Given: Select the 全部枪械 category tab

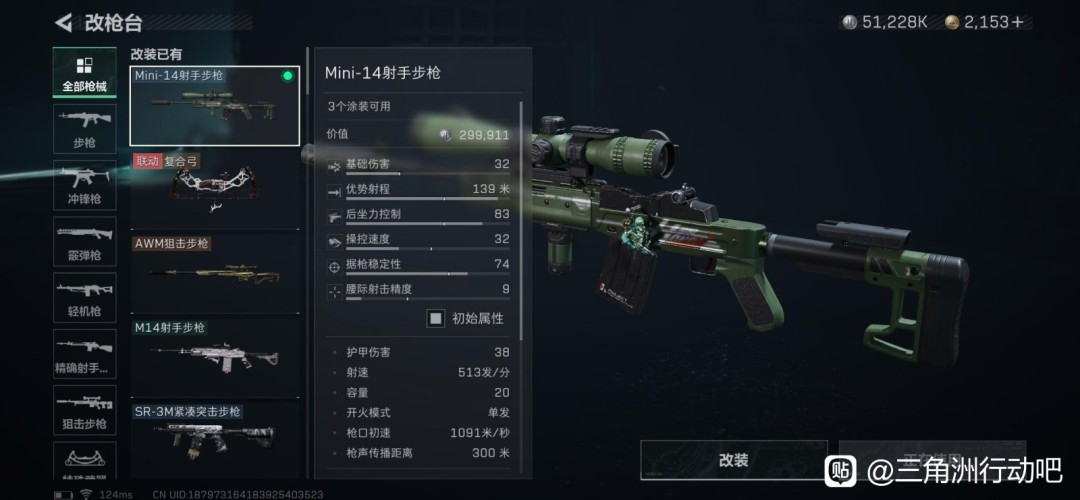Looking at the screenshot, I should (x=84, y=73).
